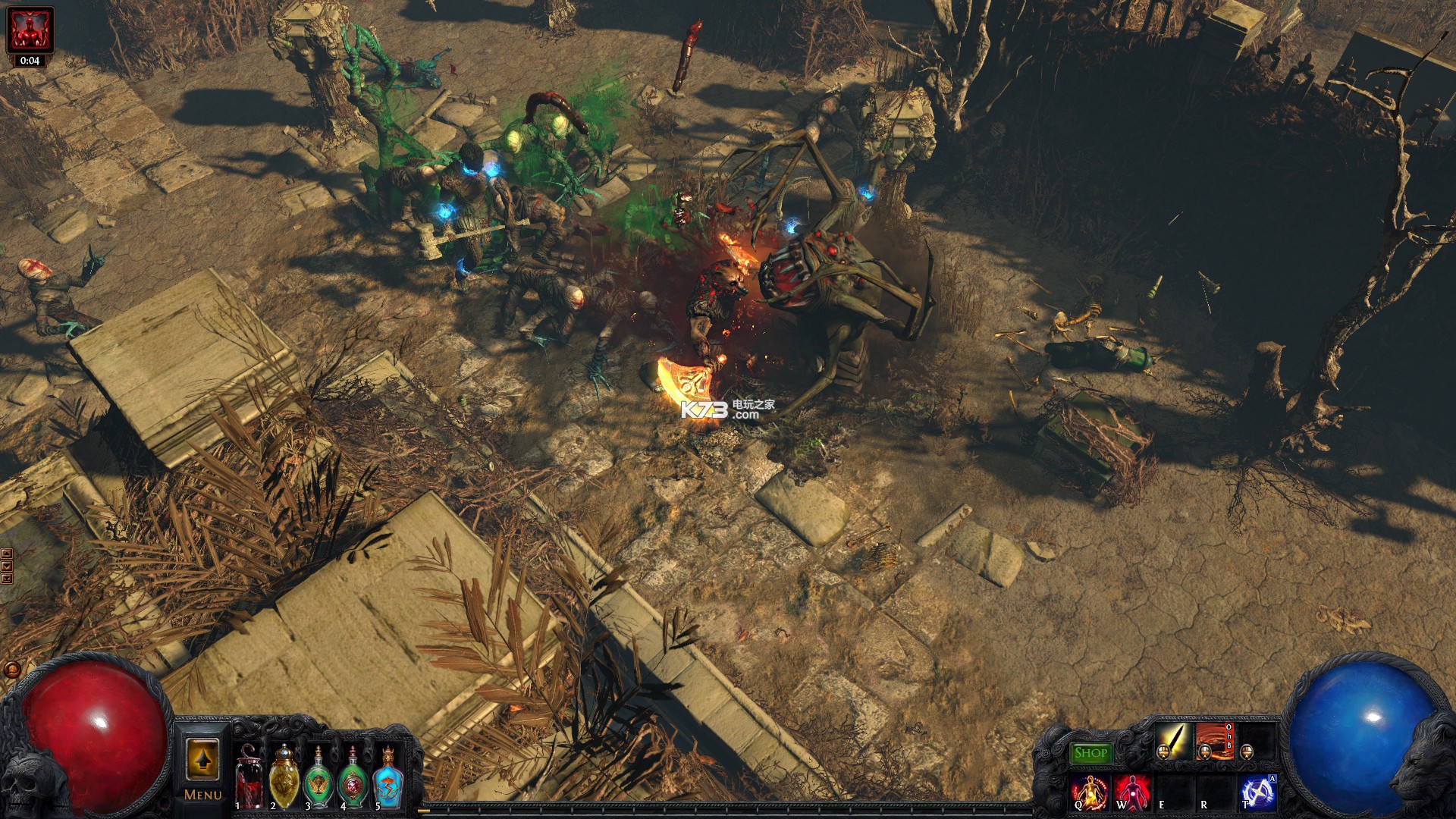This screenshot has height=819, width=1456.
Task: Drink the green ruby flask in slot 4
Action: pos(352,776)
